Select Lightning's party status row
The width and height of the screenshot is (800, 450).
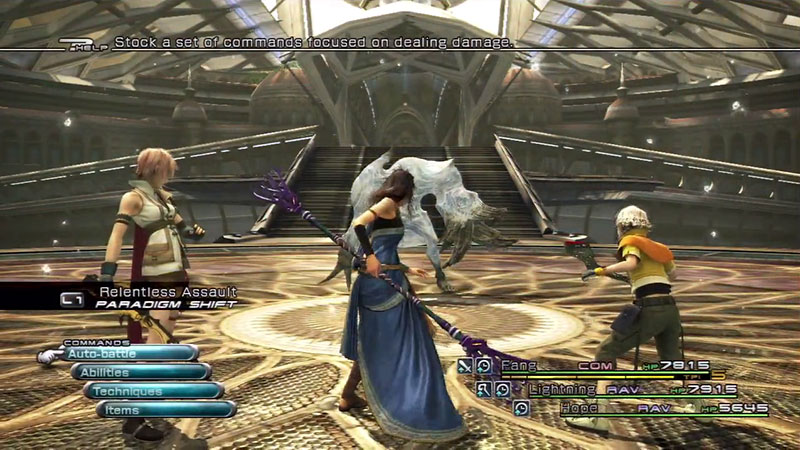click(x=620, y=389)
